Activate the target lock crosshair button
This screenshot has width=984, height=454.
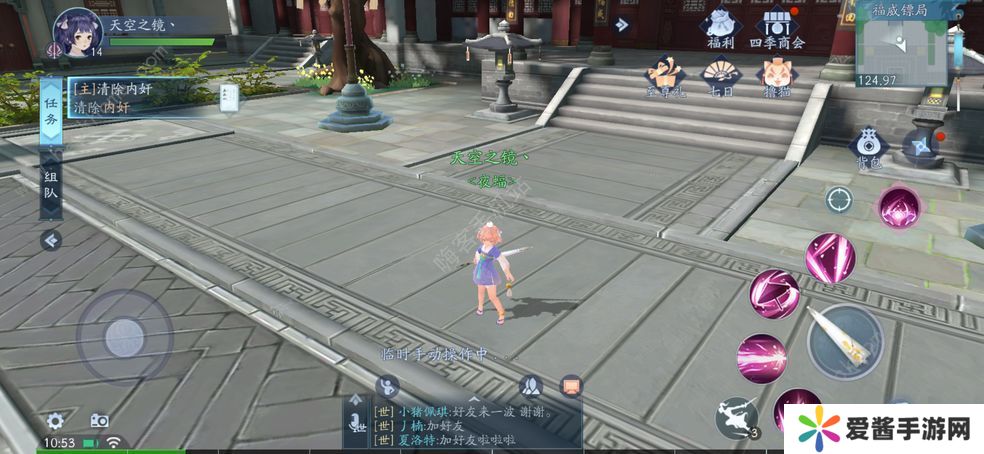coord(838,198)
